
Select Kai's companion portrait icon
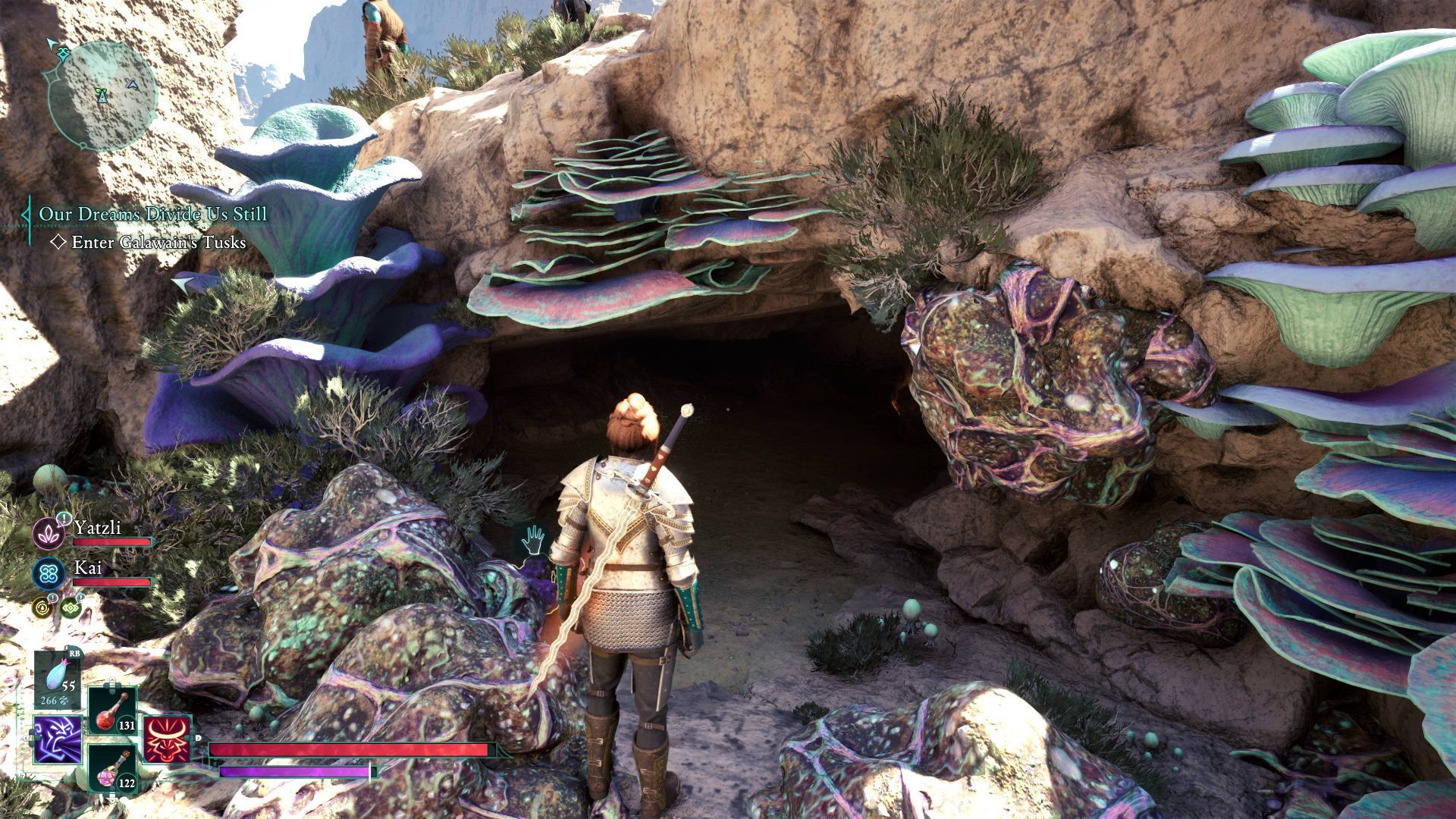pyautogui.click(x=49, y=573)
